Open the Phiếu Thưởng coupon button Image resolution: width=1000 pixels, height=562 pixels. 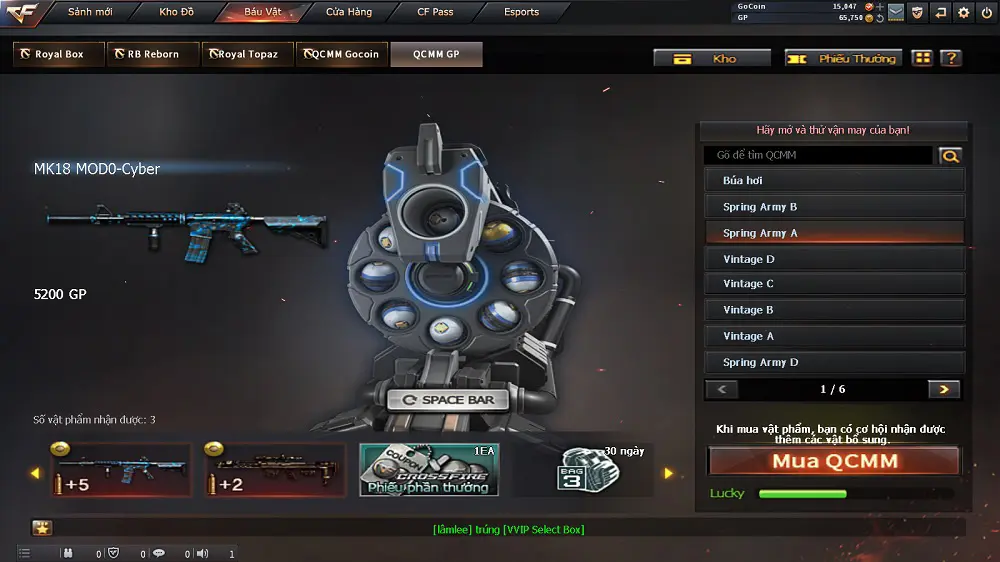(x=844, y=59)
